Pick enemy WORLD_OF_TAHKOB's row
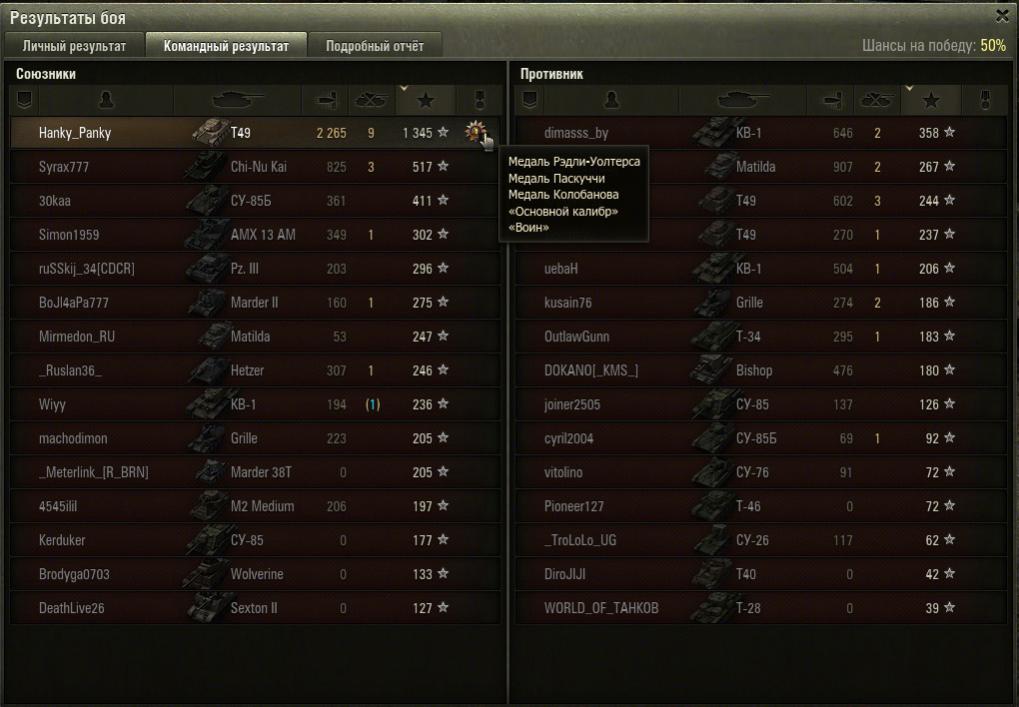Viewport: 1019px width, 707px height. (601, 608)
